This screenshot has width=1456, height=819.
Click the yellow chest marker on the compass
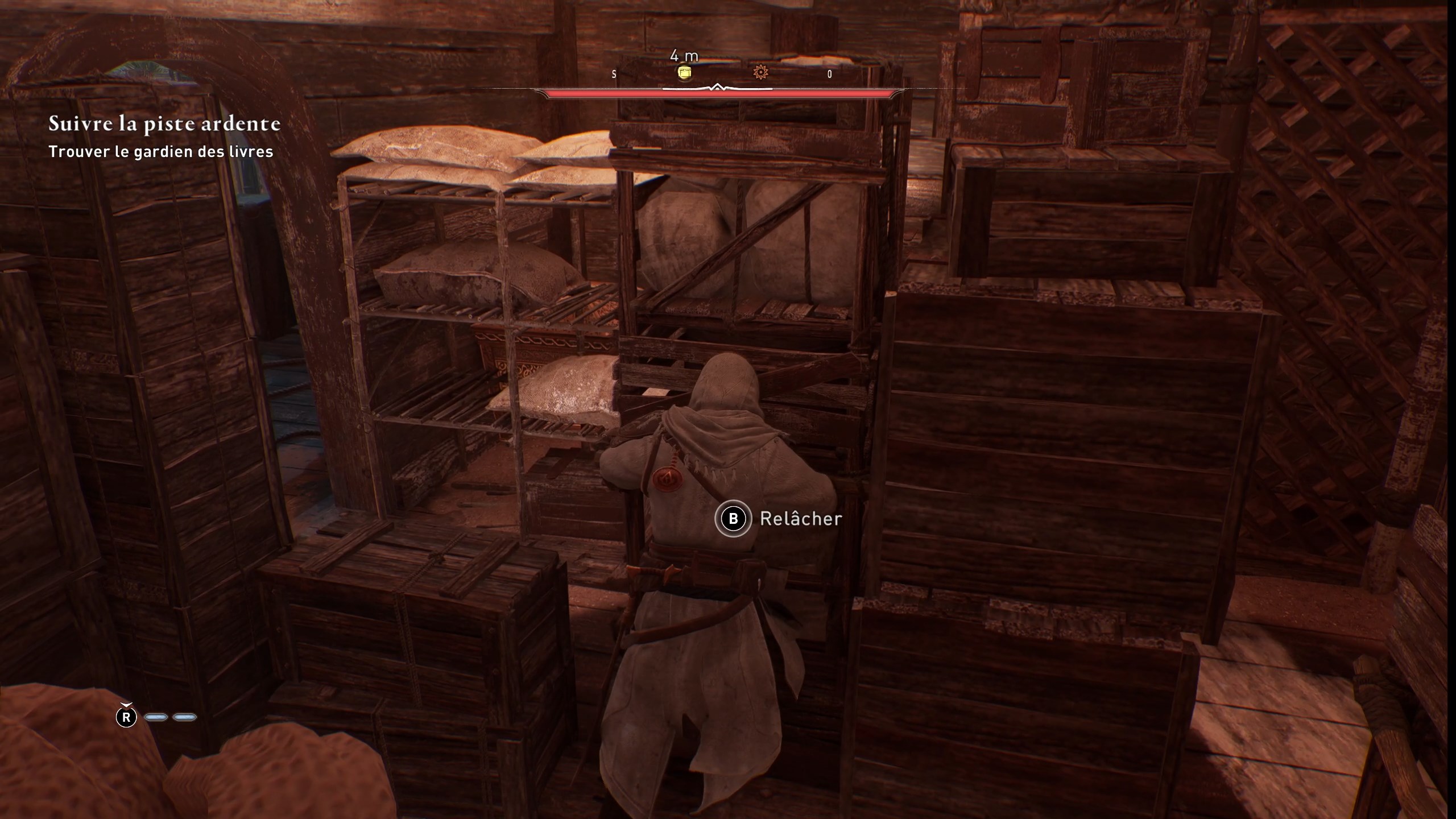pos(685,73)
